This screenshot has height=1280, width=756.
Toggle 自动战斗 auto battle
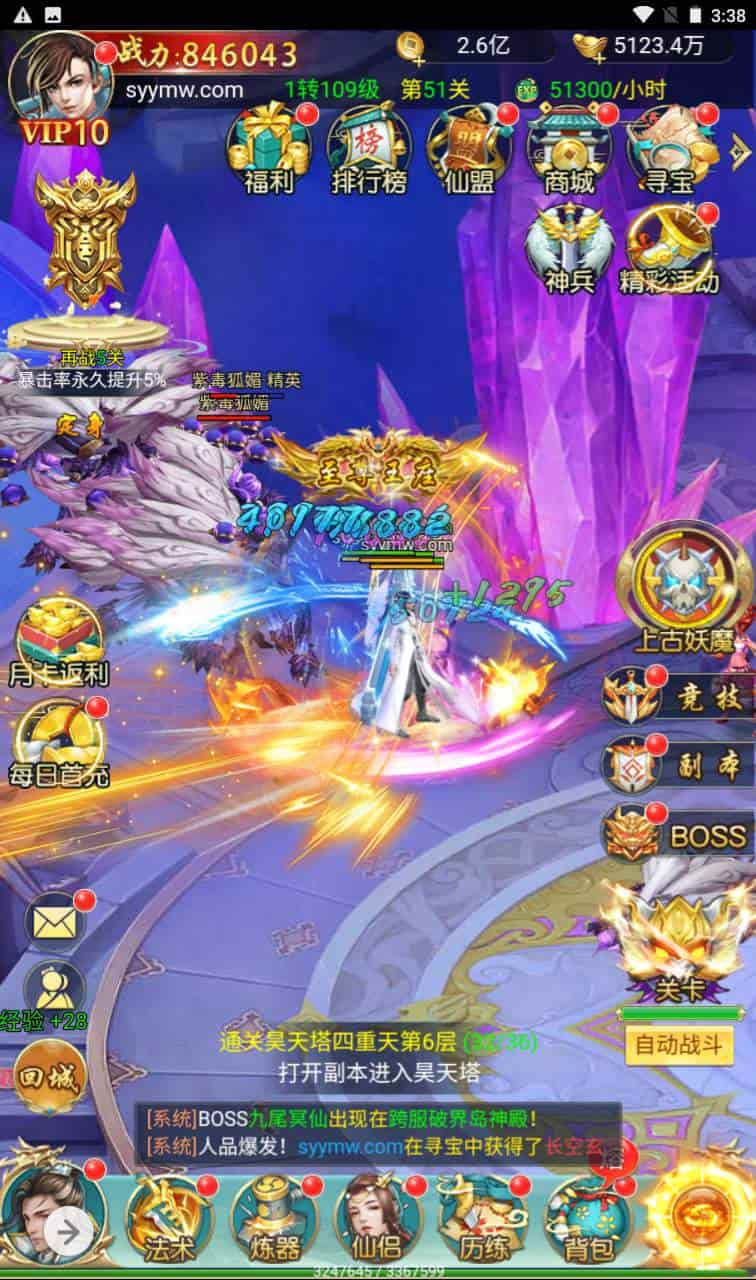pos(679,1046)
